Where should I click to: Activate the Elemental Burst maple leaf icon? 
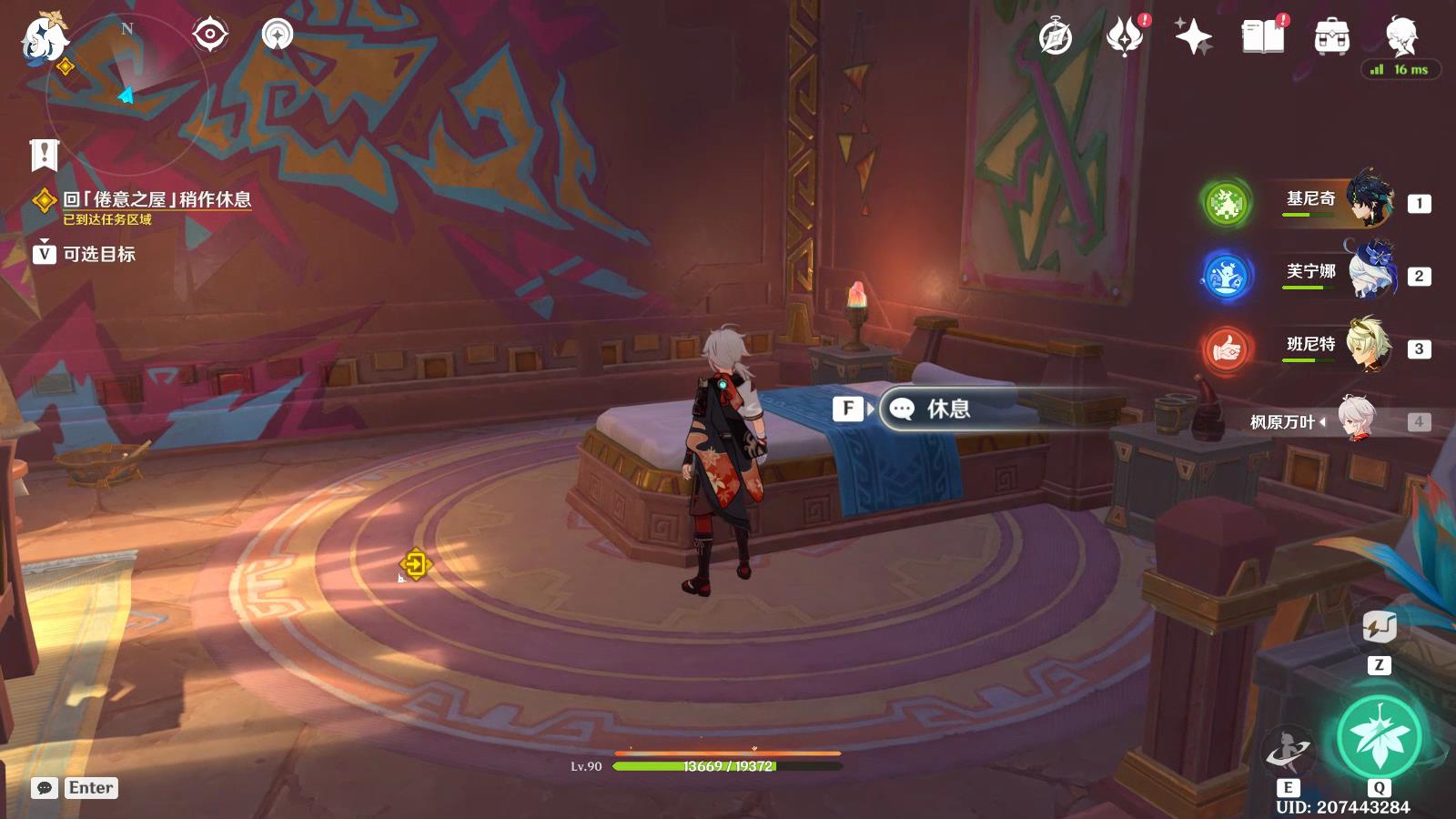click(x=1379, y=737)
